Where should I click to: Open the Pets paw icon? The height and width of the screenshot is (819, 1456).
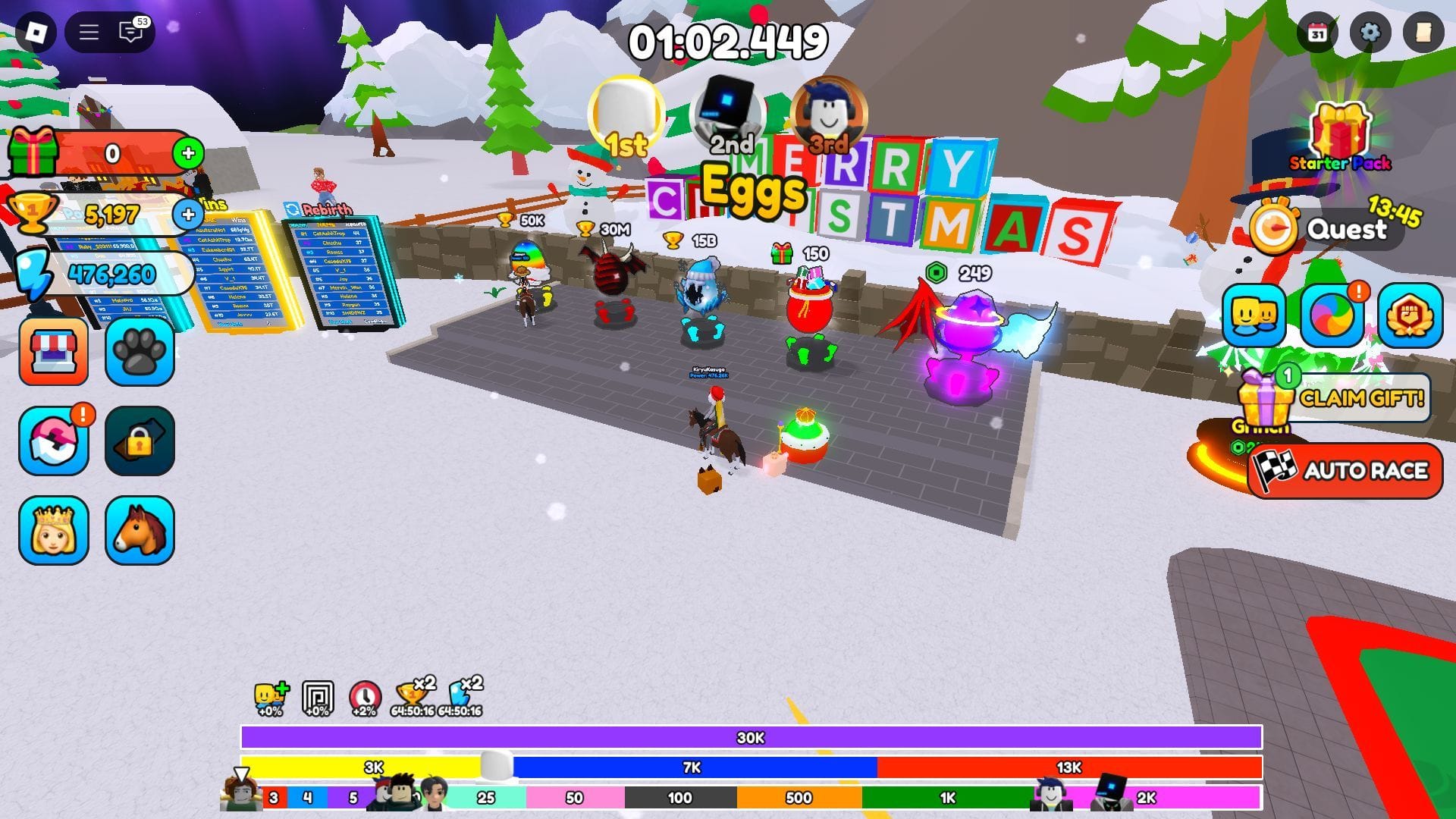(x=140, y=353)
